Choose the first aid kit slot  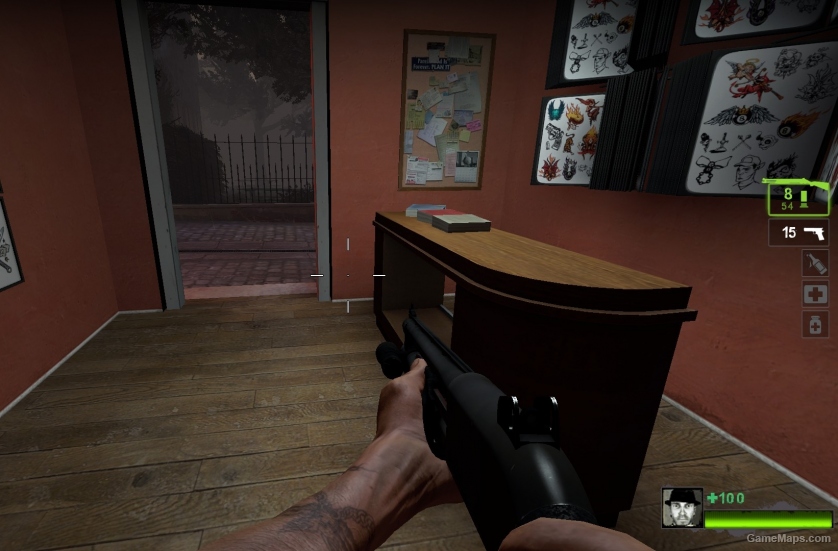coord(814,294)
